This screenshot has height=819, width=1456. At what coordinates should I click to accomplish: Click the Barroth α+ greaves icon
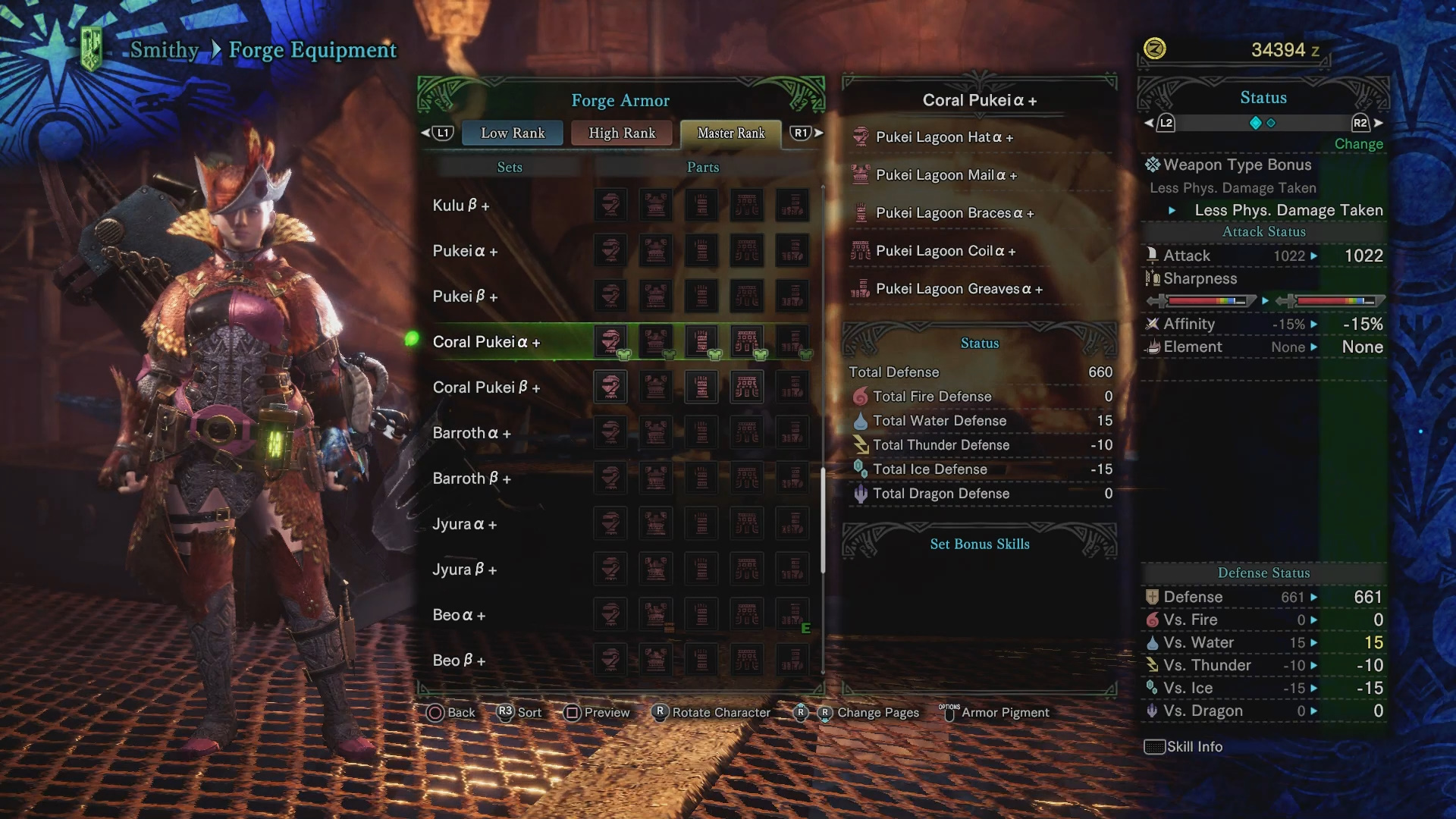coord(792,432)
